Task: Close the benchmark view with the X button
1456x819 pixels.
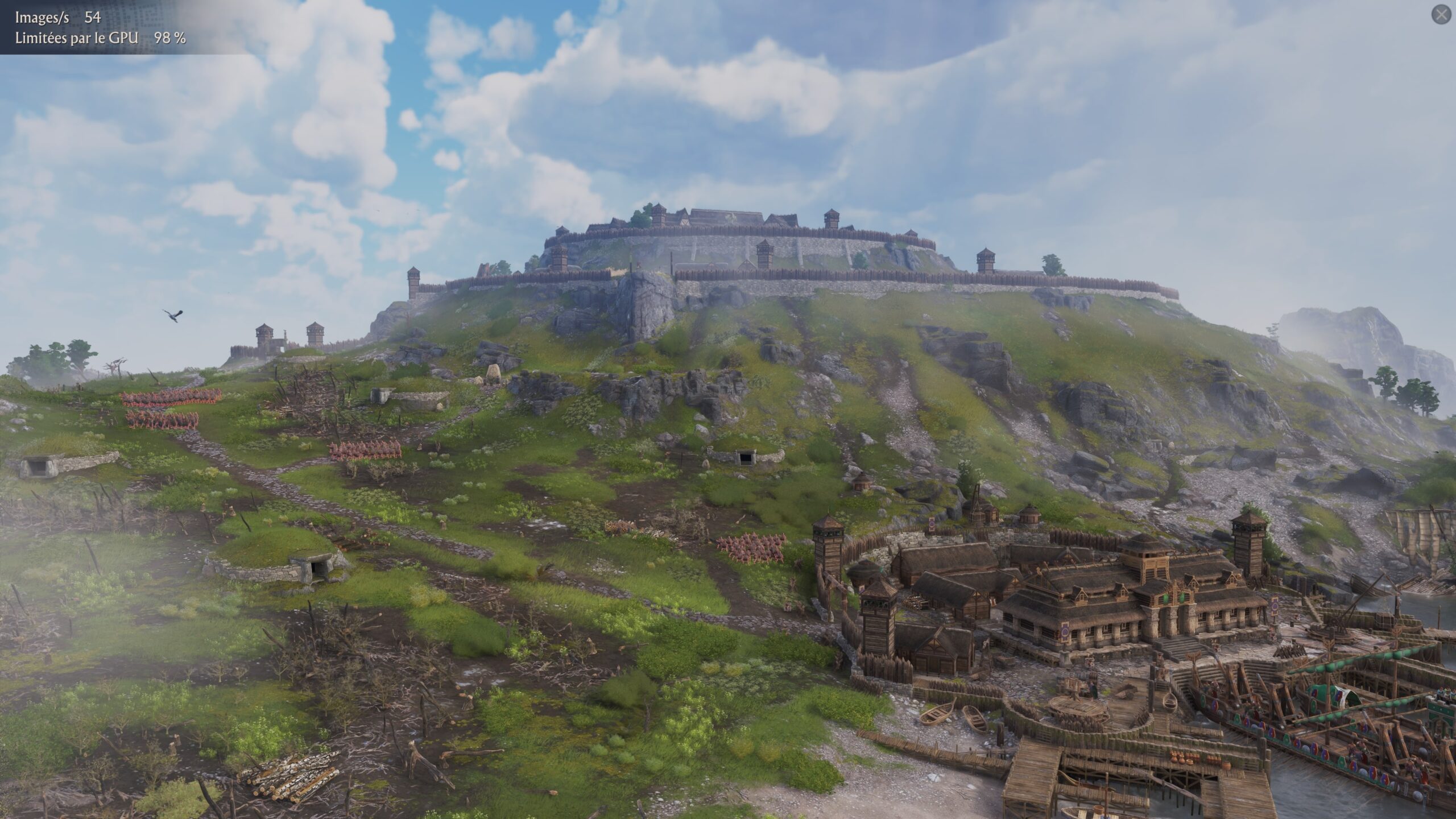Action: point(1441,15)
